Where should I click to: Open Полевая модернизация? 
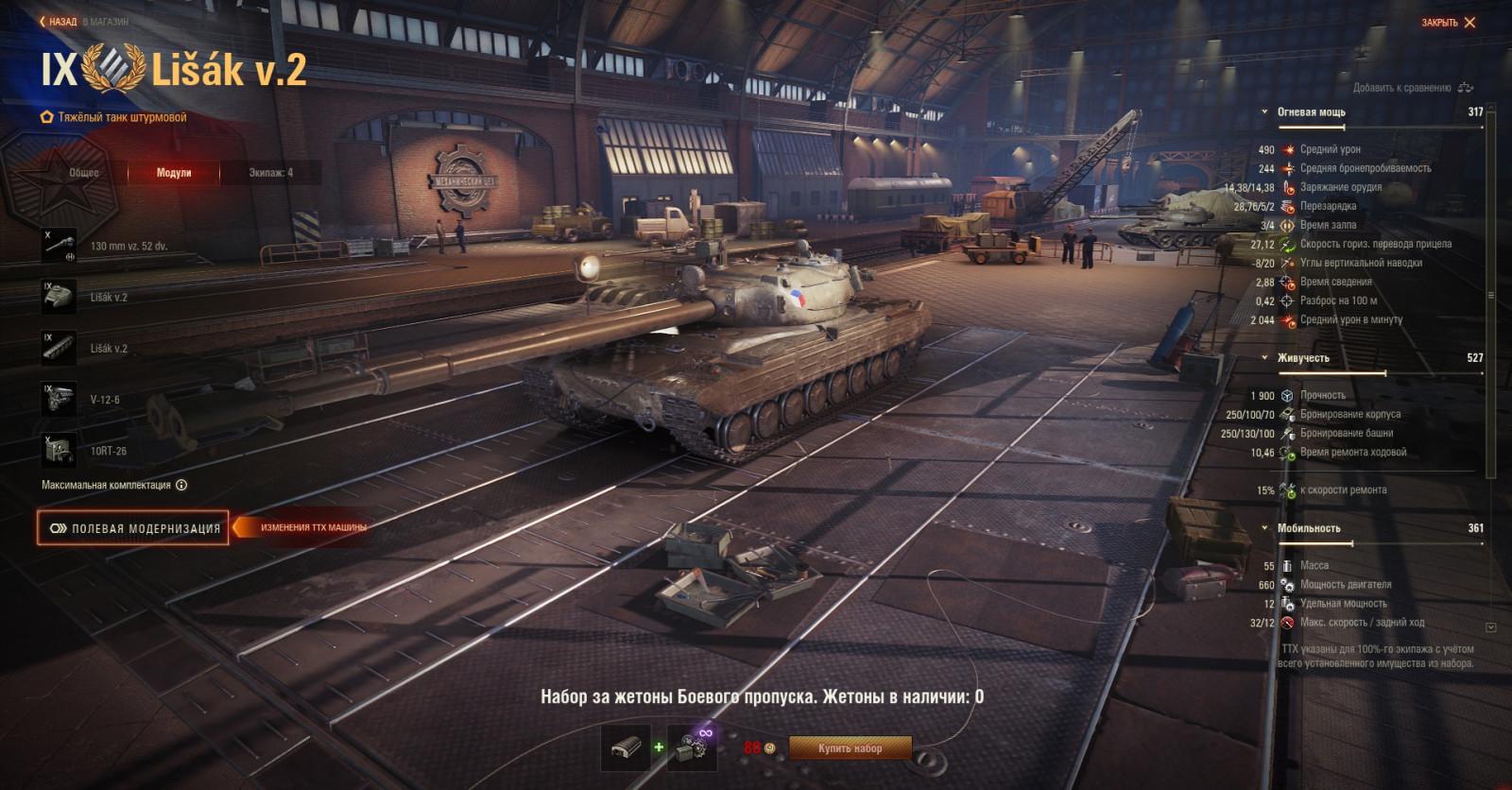pos(132,528)
